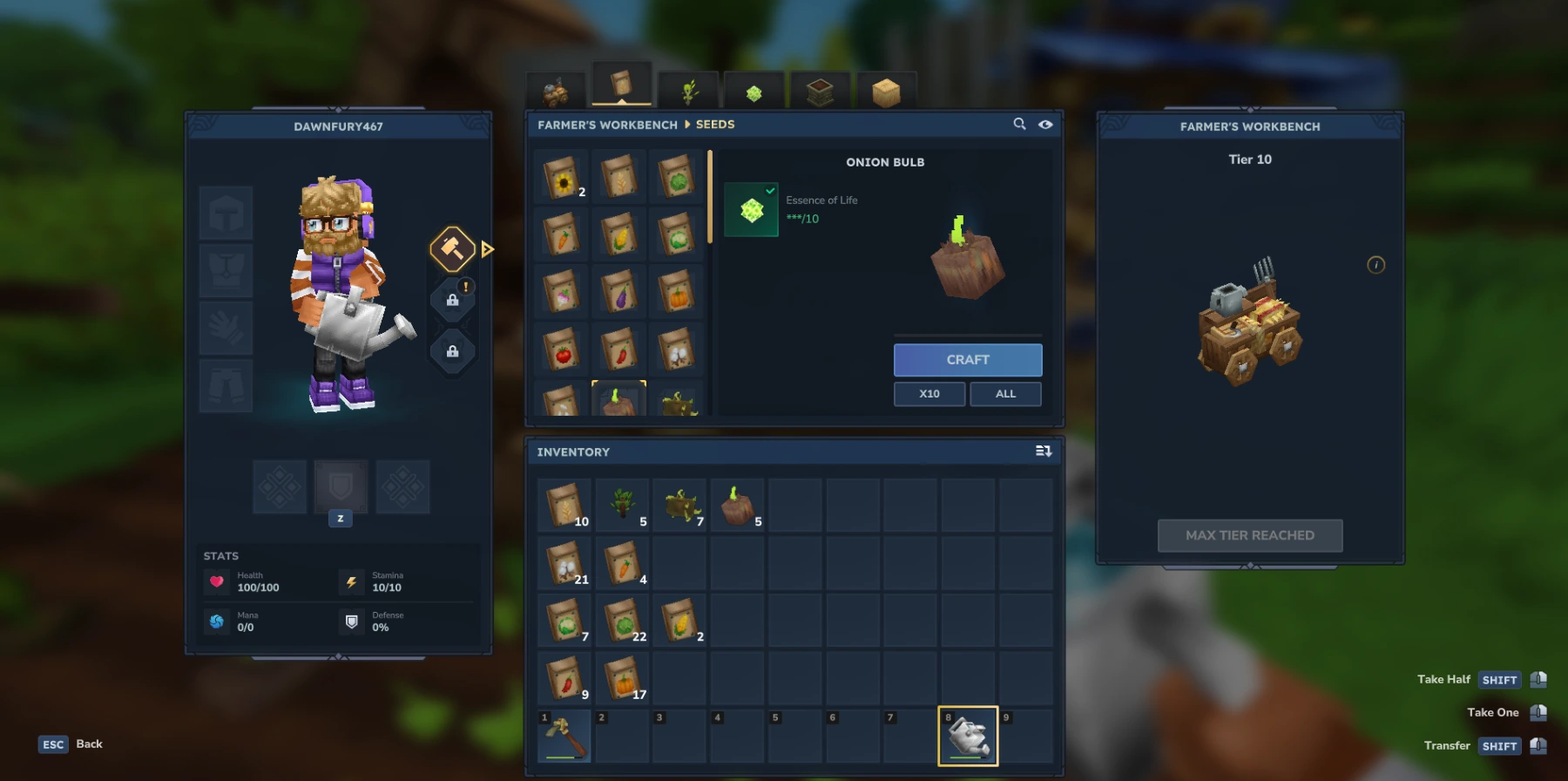Click the second locked skill slot
This screenshot has width=1568, height=781.
pos(453,351)
